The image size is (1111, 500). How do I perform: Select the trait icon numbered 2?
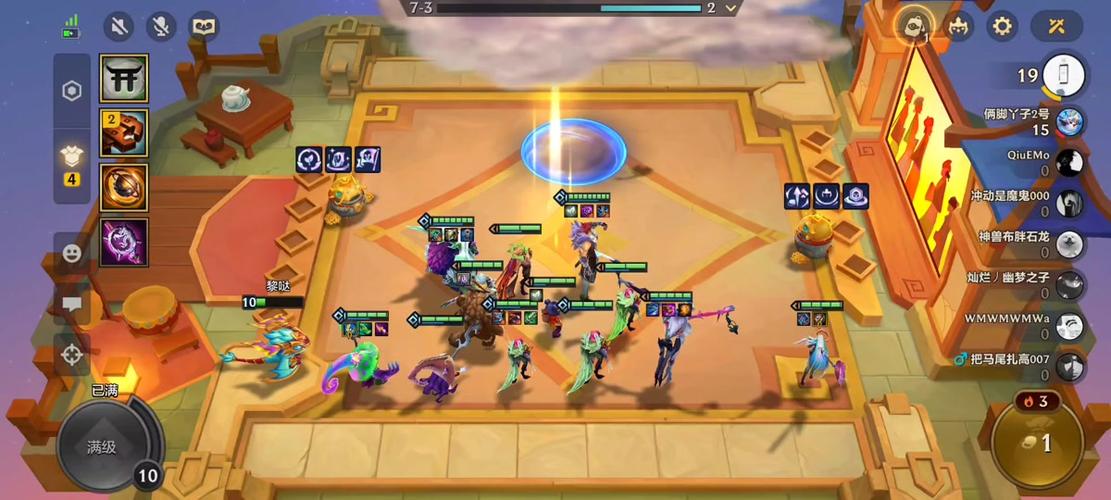point(124,133)
